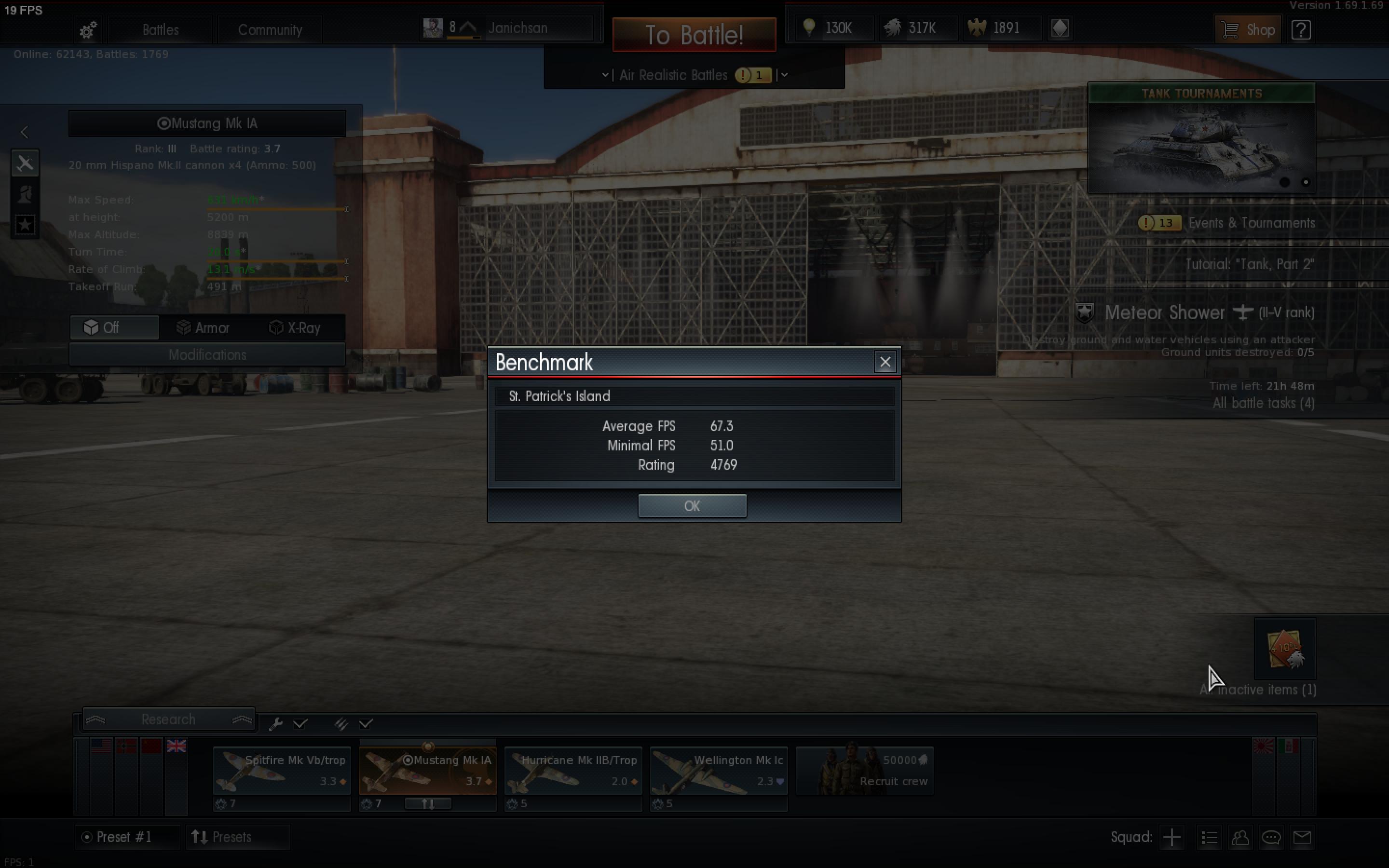Image resolution: width=1389 pixels, height=868 pixels.
Task: Open the Shop with the cart icon
Action: click(x=1248, y=29)
